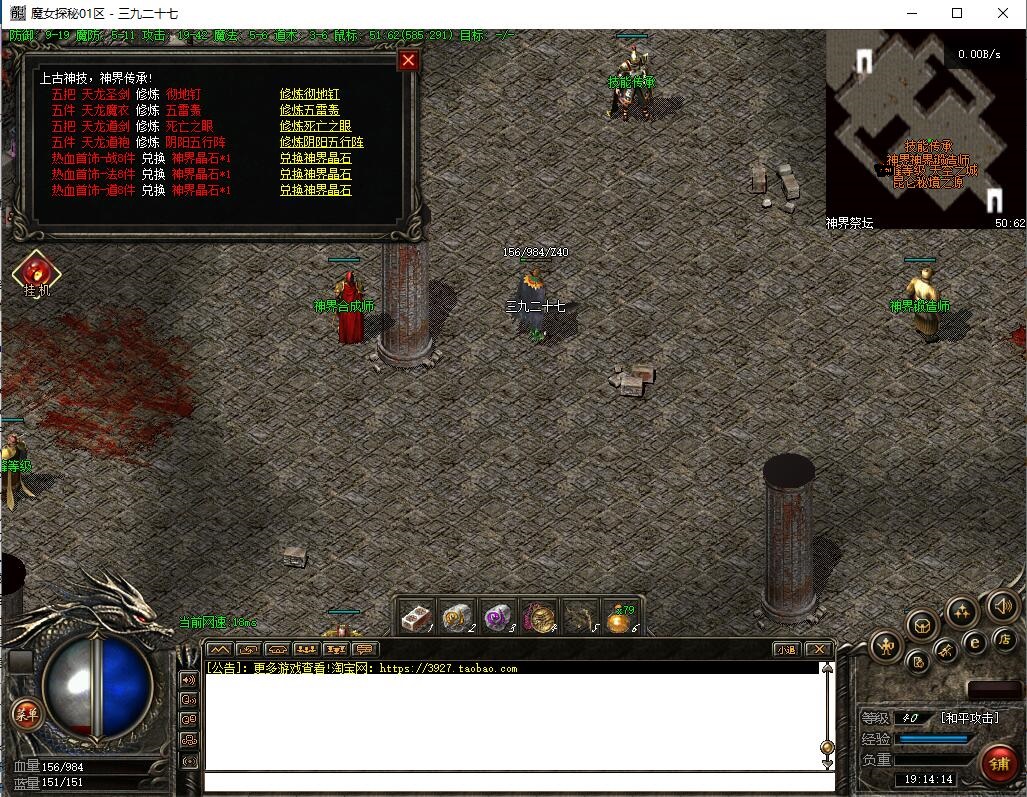Switch the [和平攻击] attack mode
Image resolution: width=1027 pixels, height=797 pixels.
pos(969,718)
